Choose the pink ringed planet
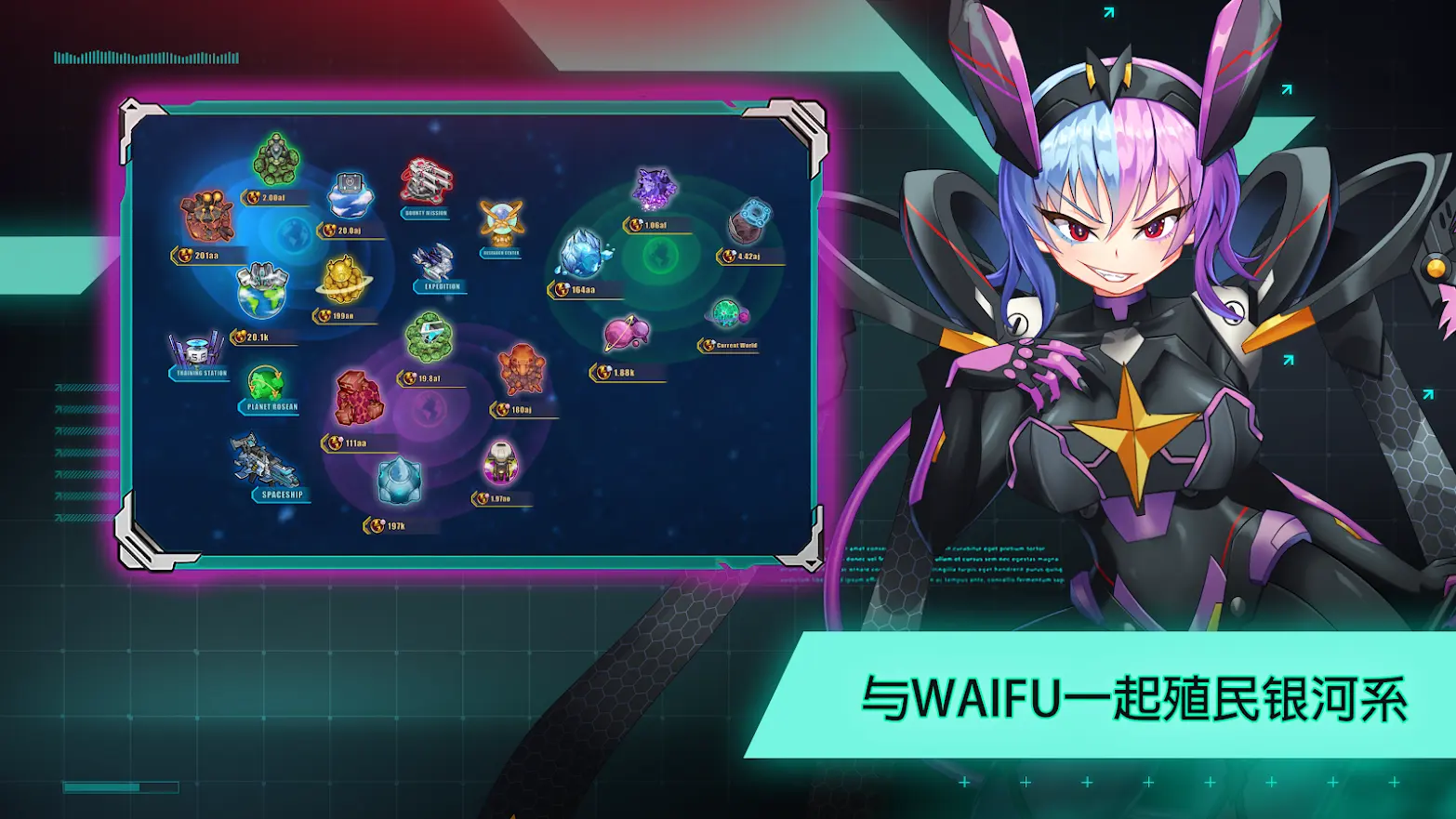Screen dimensions: 1456x819 coord(626,334)
